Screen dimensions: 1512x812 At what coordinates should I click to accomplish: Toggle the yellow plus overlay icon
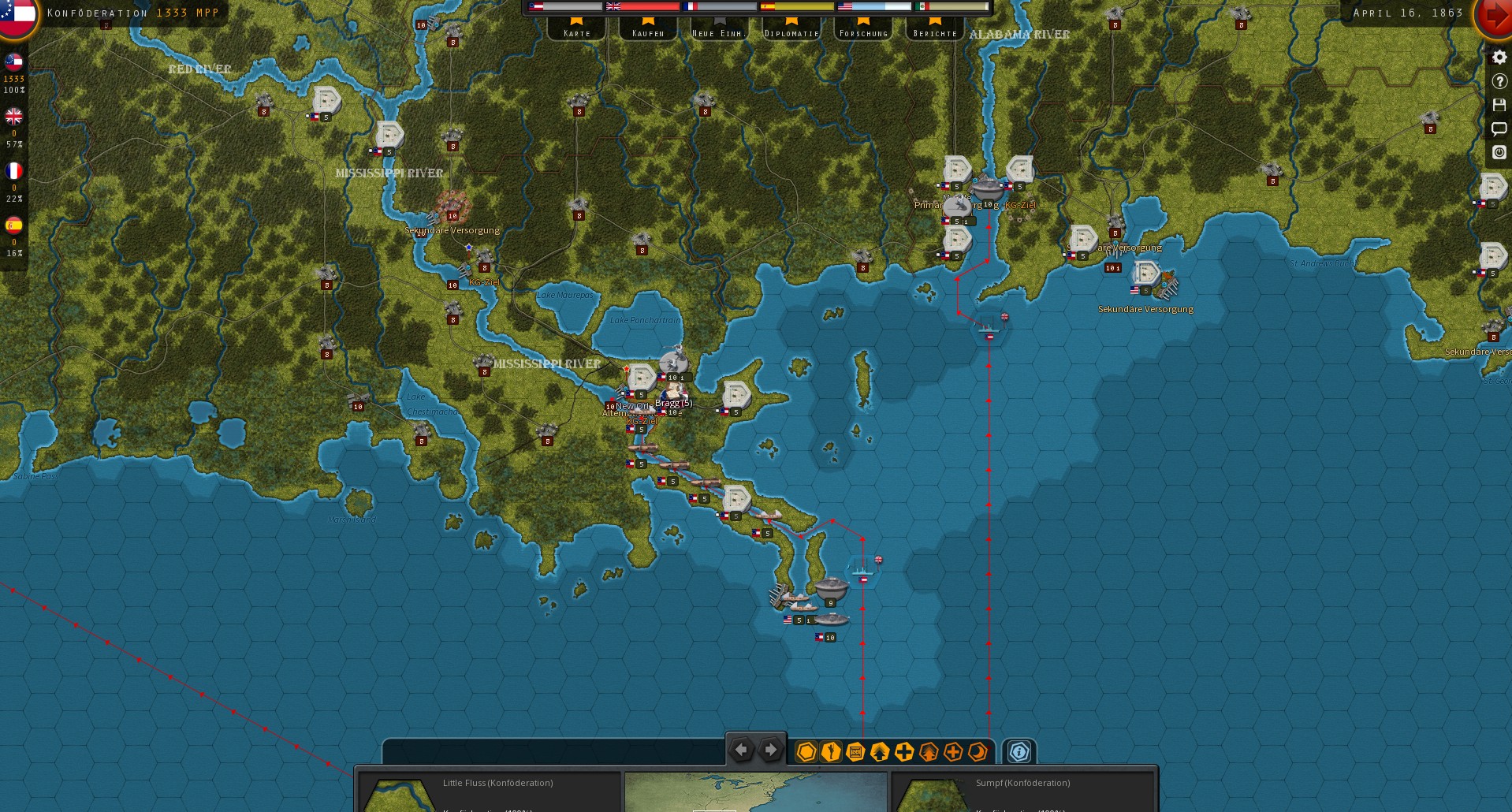click(904, 751)
